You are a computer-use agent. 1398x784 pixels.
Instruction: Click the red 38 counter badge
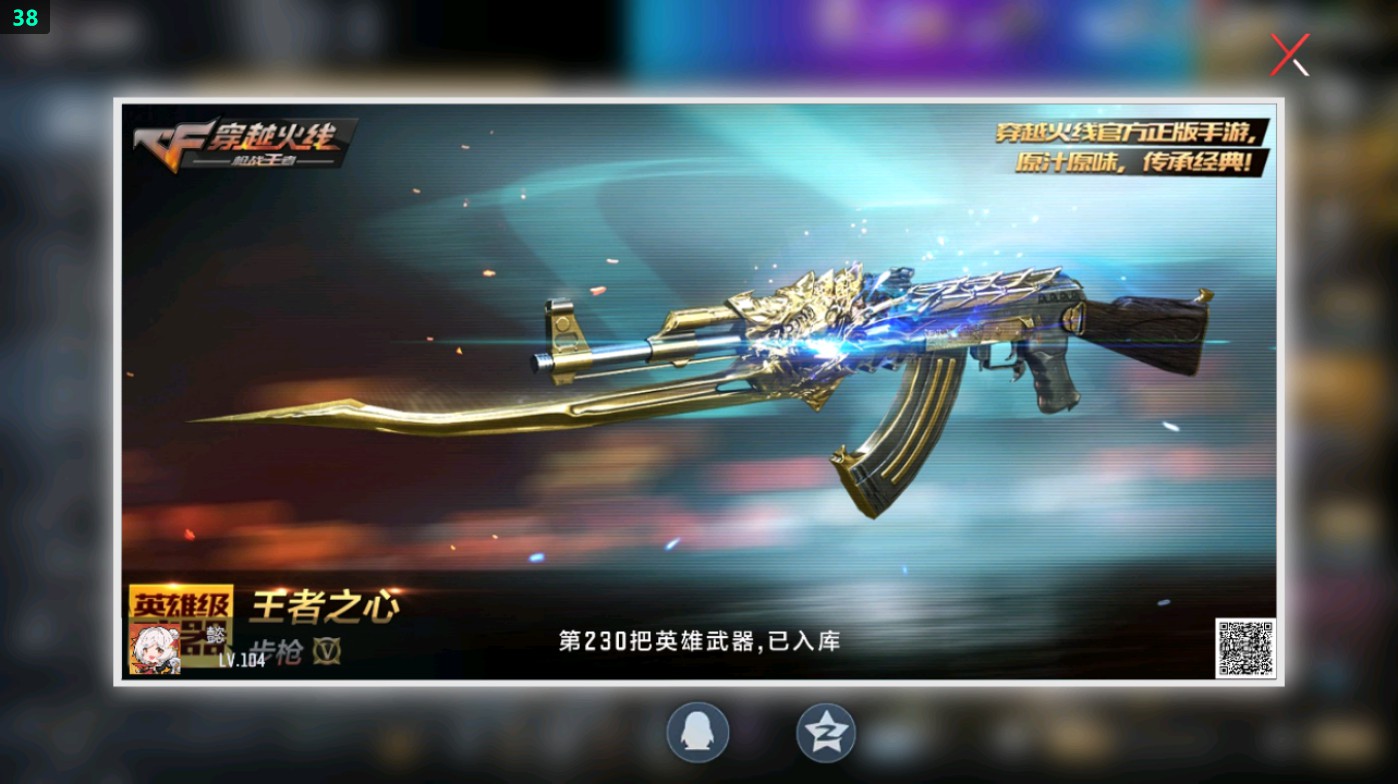click(24, 17)
